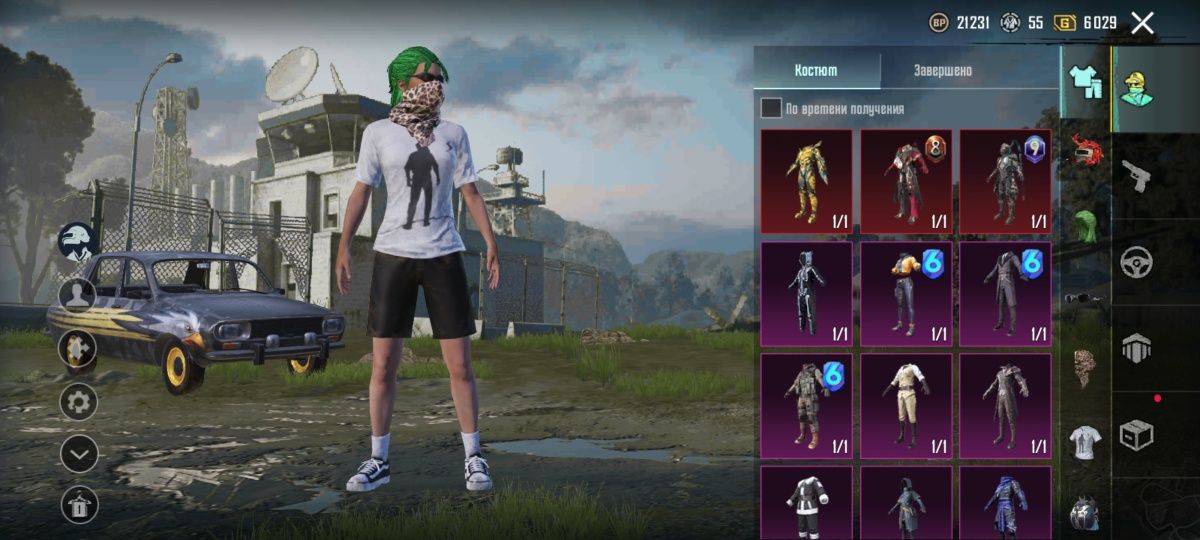
Task: Tap the hanger with trash bin icon
Action: [79, 505]
